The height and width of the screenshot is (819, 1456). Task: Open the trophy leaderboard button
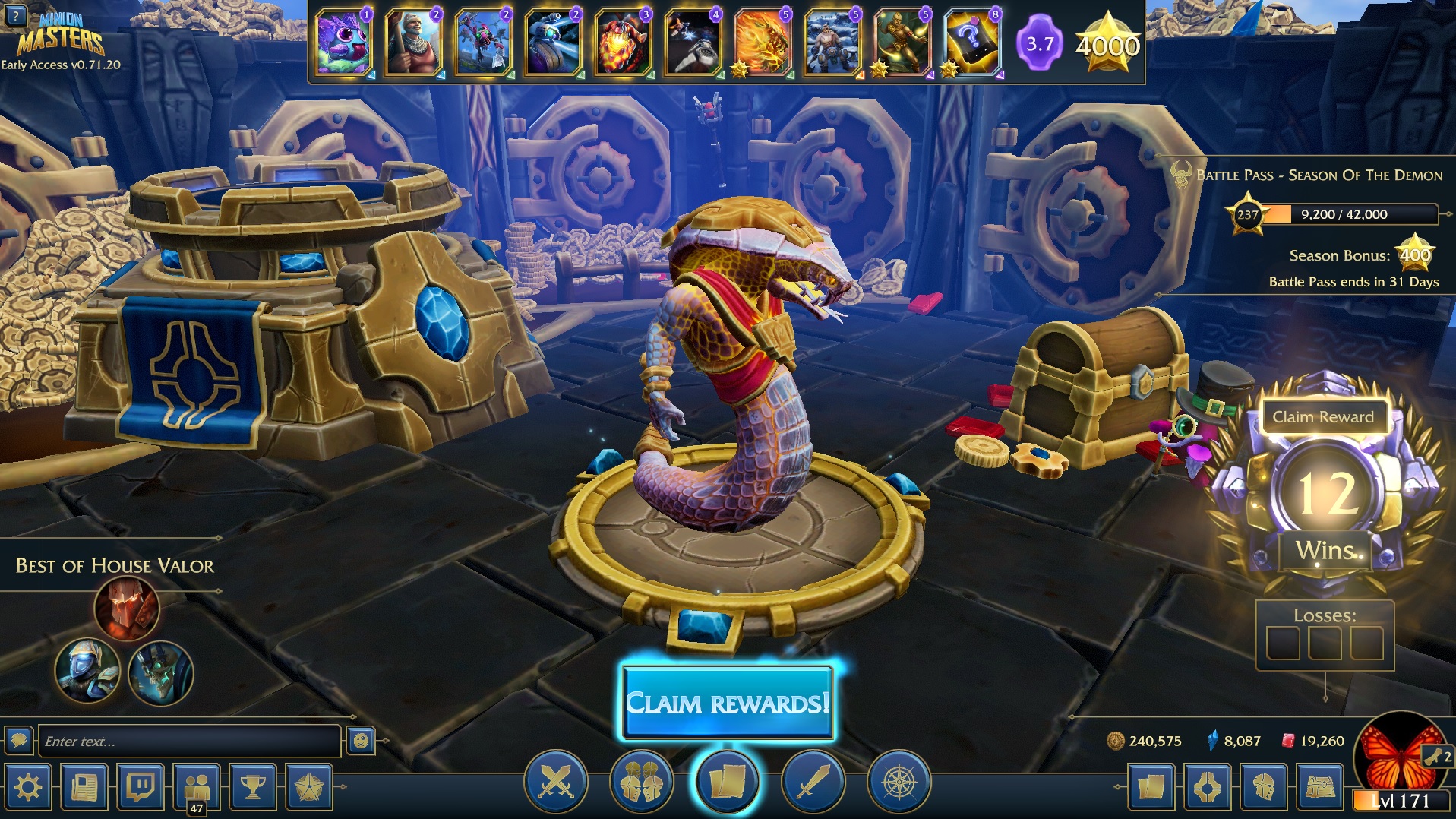[x=253, y=787]
